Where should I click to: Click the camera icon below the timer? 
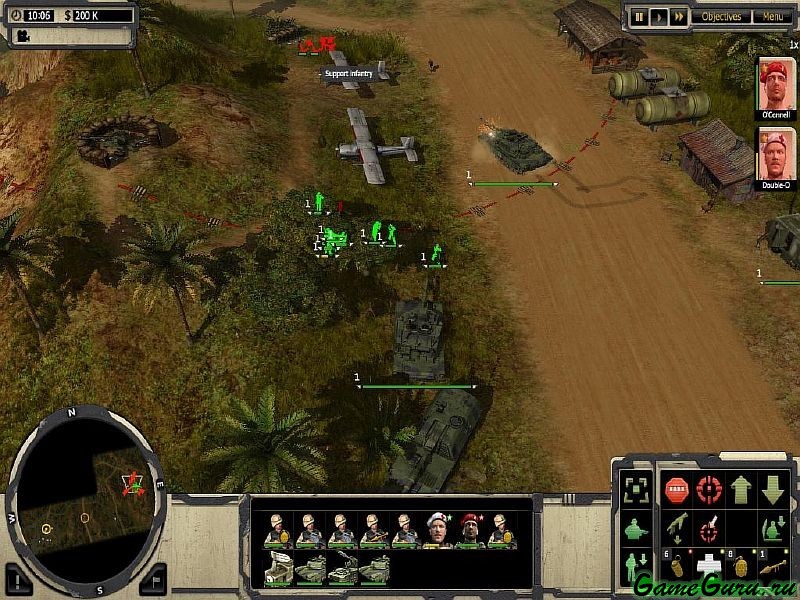(x=22, y=36)
